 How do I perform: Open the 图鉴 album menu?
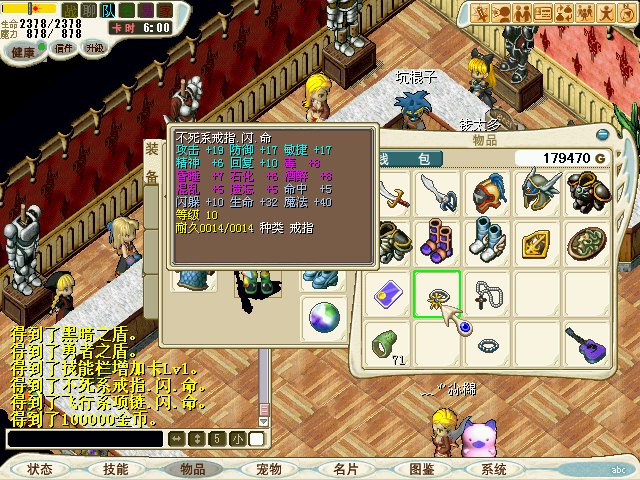[x=421, y=469]
